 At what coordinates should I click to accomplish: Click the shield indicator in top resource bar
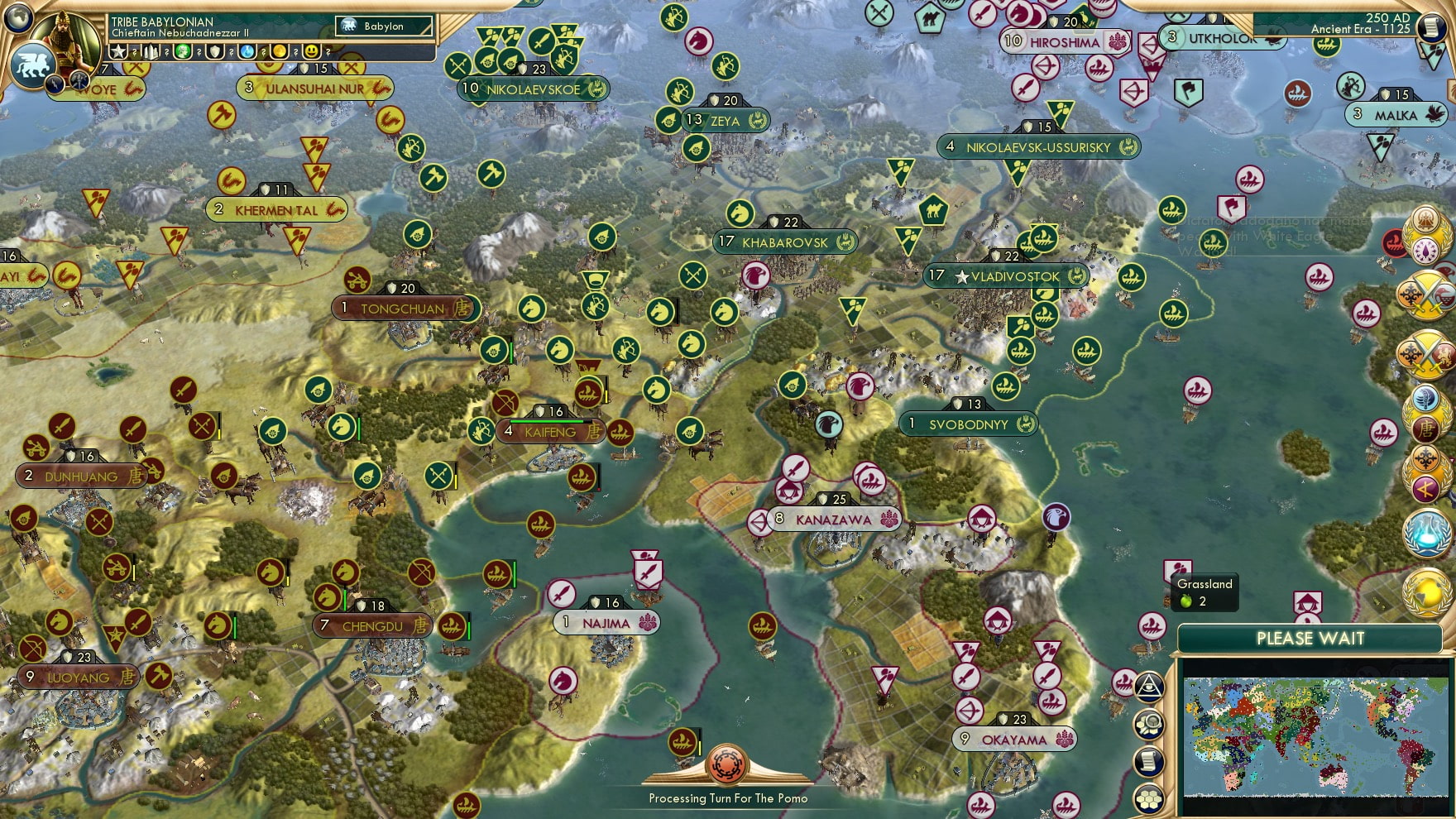tap(214, 52)
